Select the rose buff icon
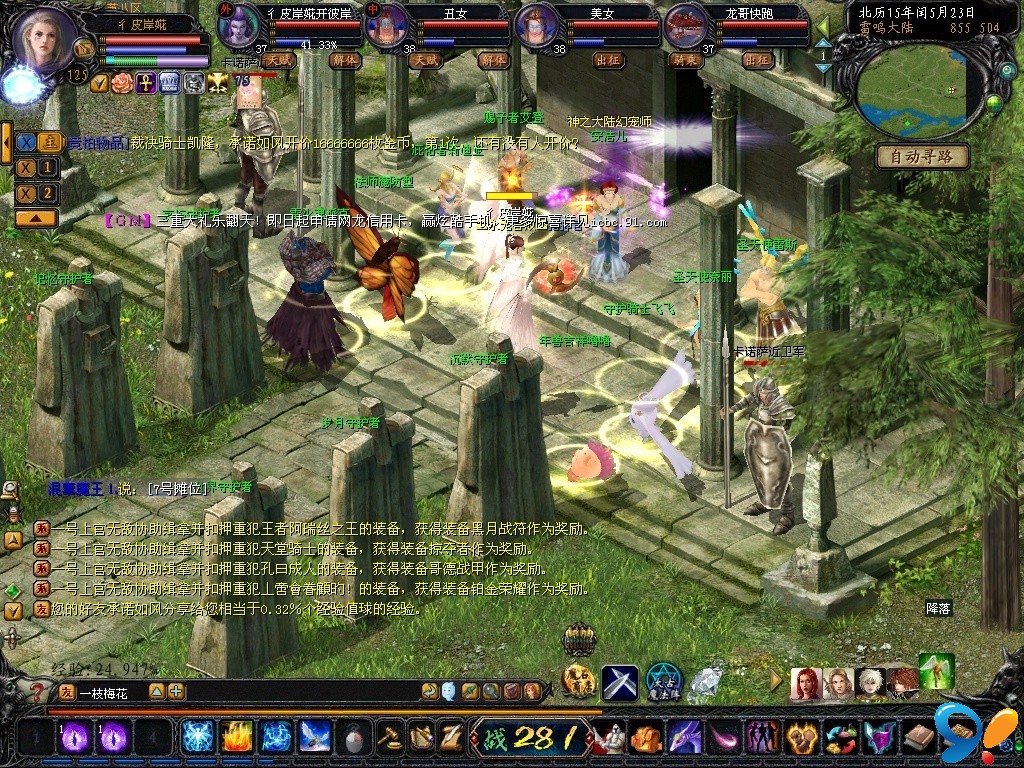 122,83
